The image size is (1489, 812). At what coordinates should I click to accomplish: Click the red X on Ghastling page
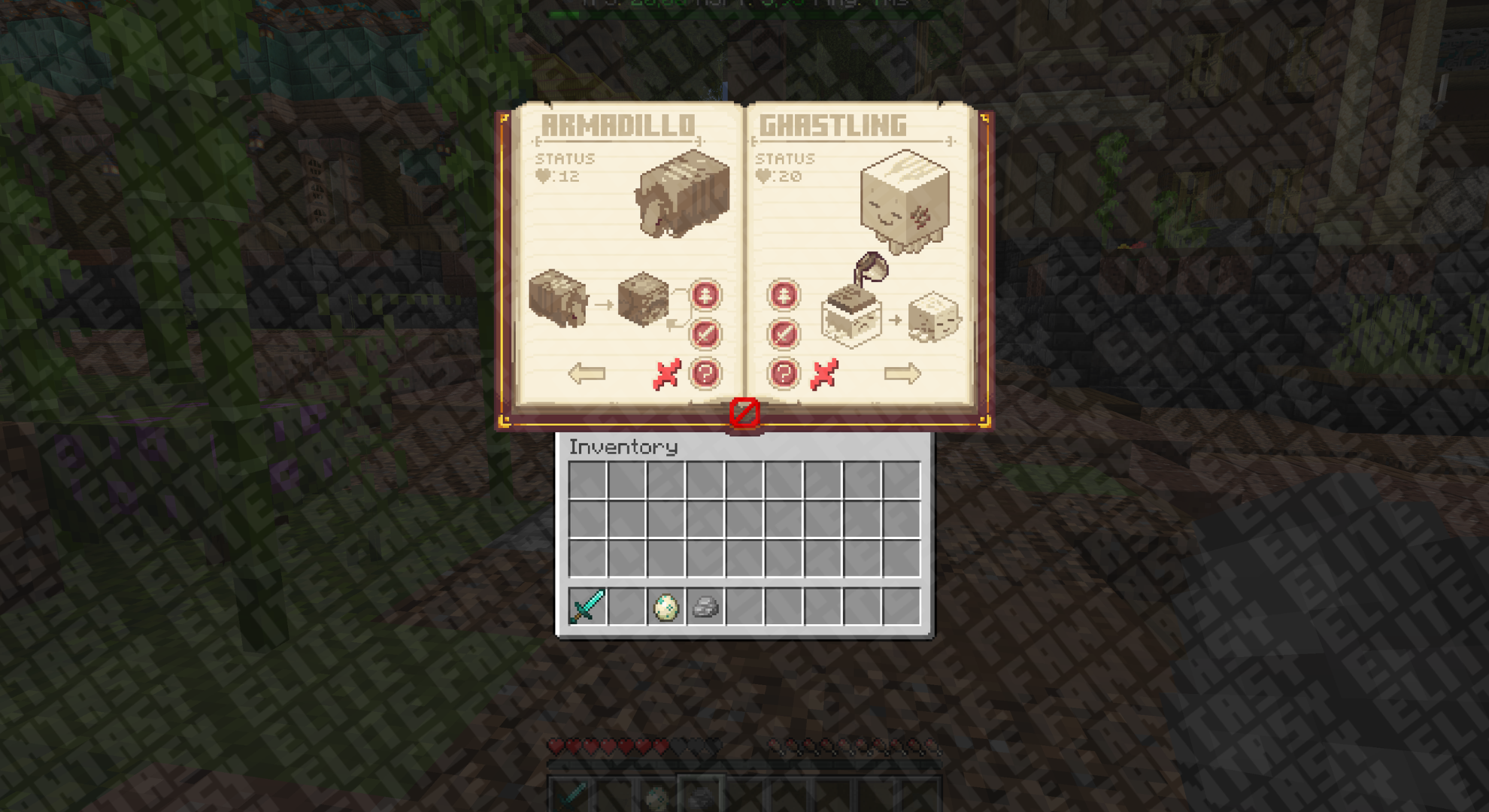pyautogui.click(x=824, y=374)
